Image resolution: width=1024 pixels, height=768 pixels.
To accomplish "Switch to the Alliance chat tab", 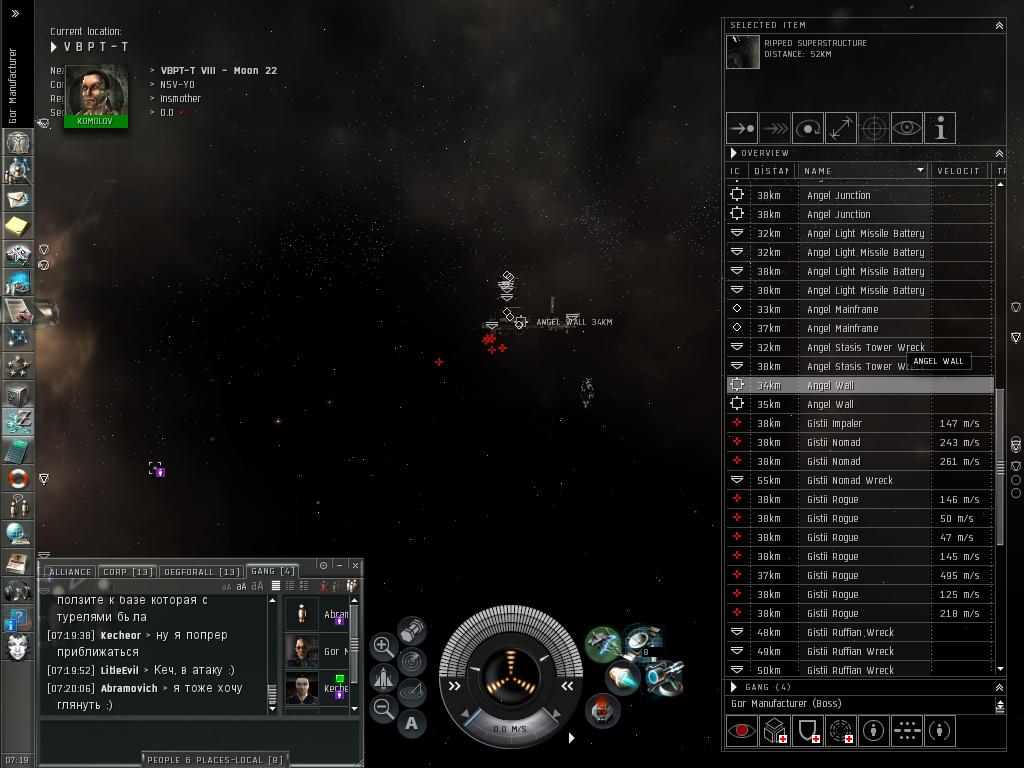I will (x=69, y=572).
